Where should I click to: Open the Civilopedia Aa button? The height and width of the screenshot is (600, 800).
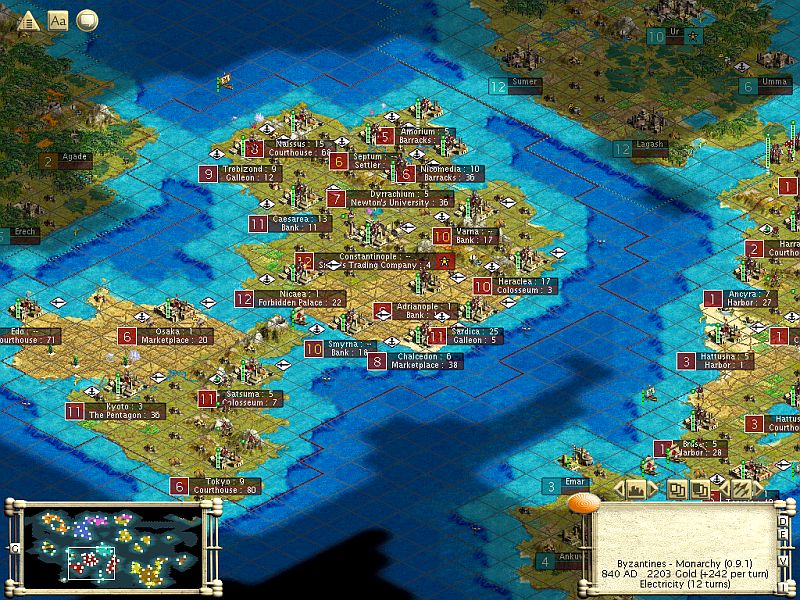(58, 20)
